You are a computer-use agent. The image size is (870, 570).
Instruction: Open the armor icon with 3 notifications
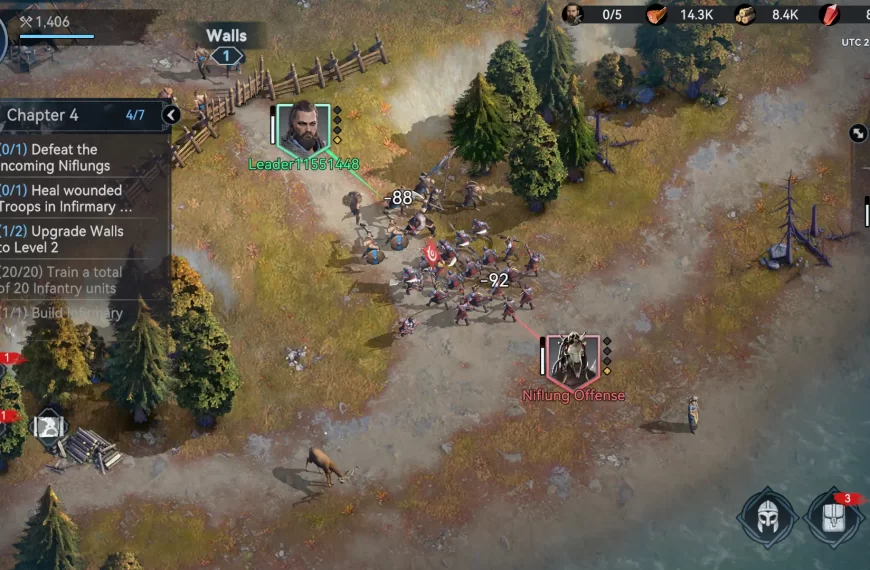click(835, 518)
